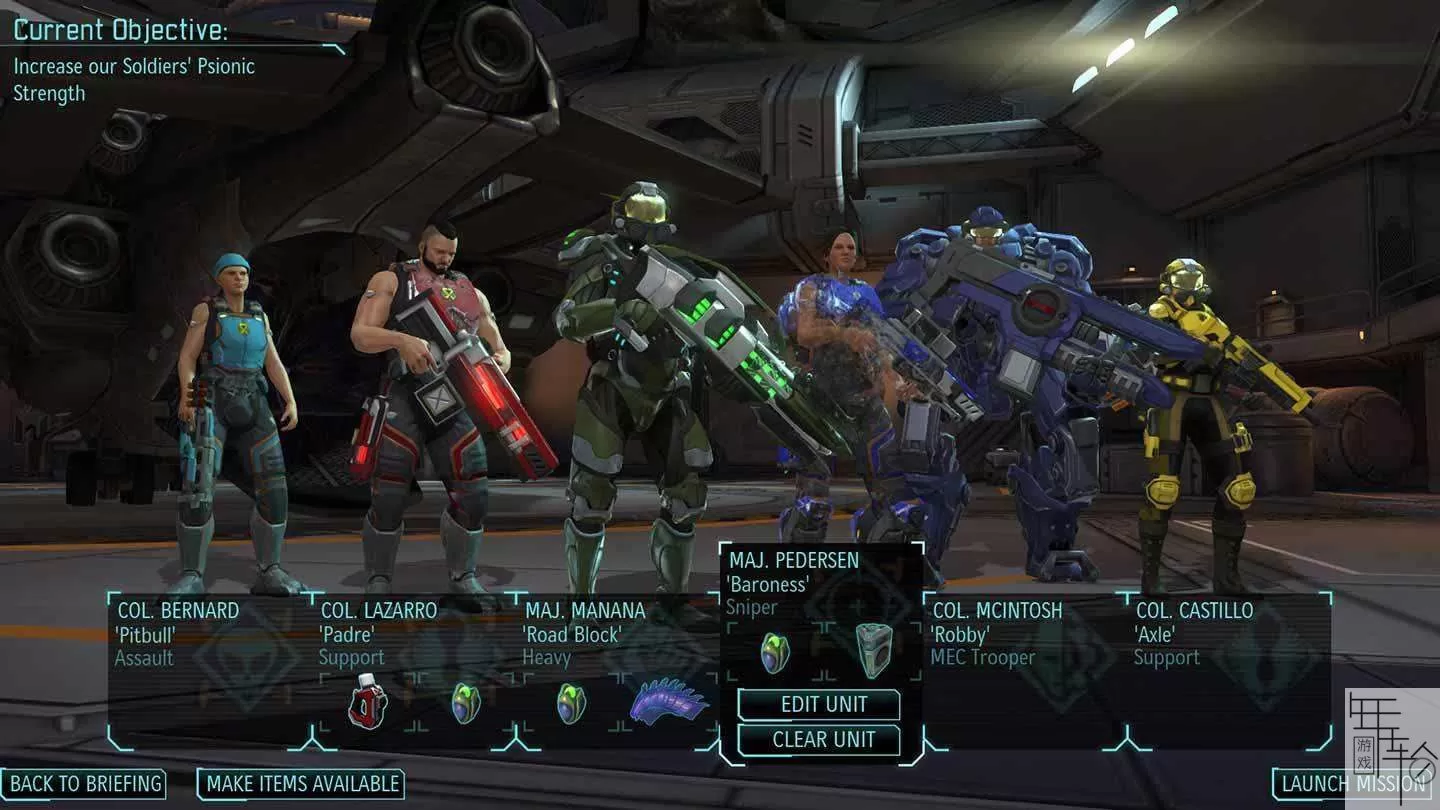Clear Maj. Pedersen from the squad
Image resolution: width=1440 pixels, height=810 pixels.
click(819, 740)
